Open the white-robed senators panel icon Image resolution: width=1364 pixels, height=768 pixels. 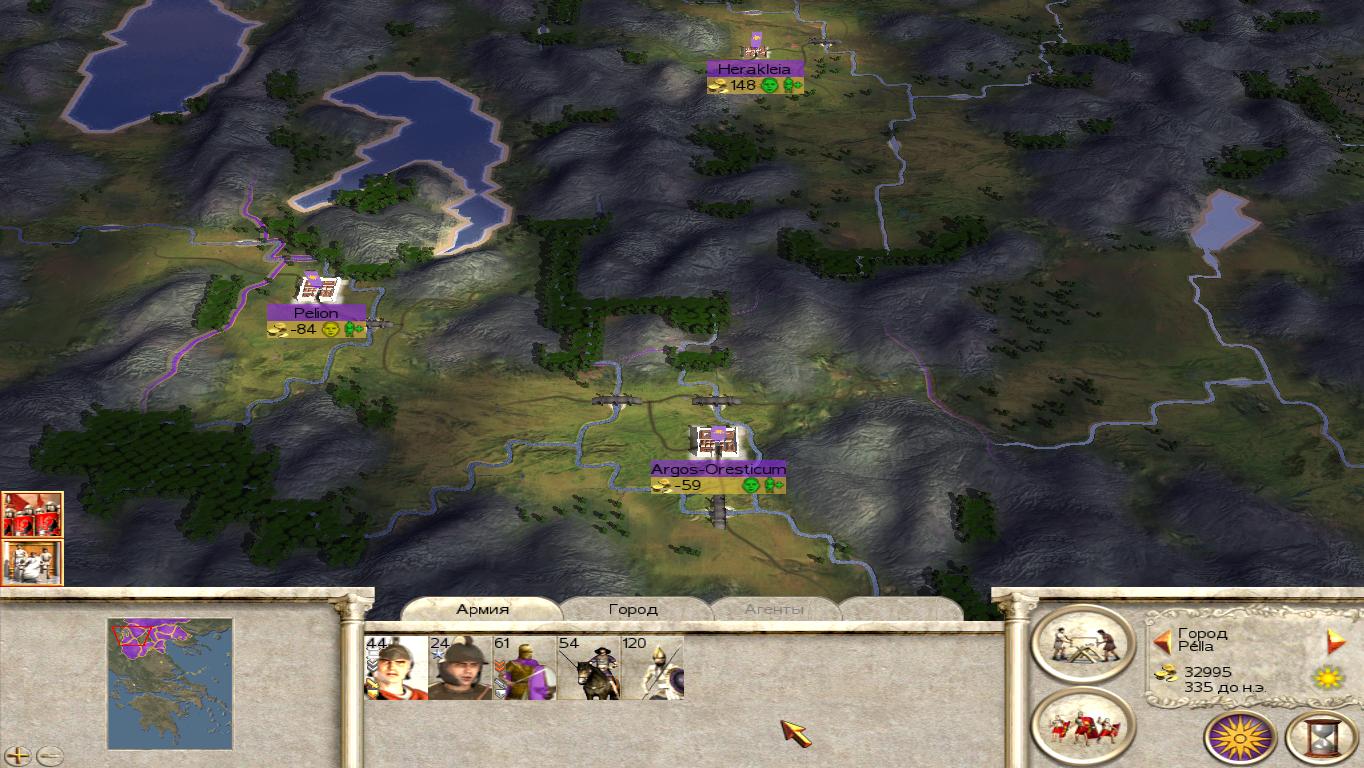click(x=32, y=562)
